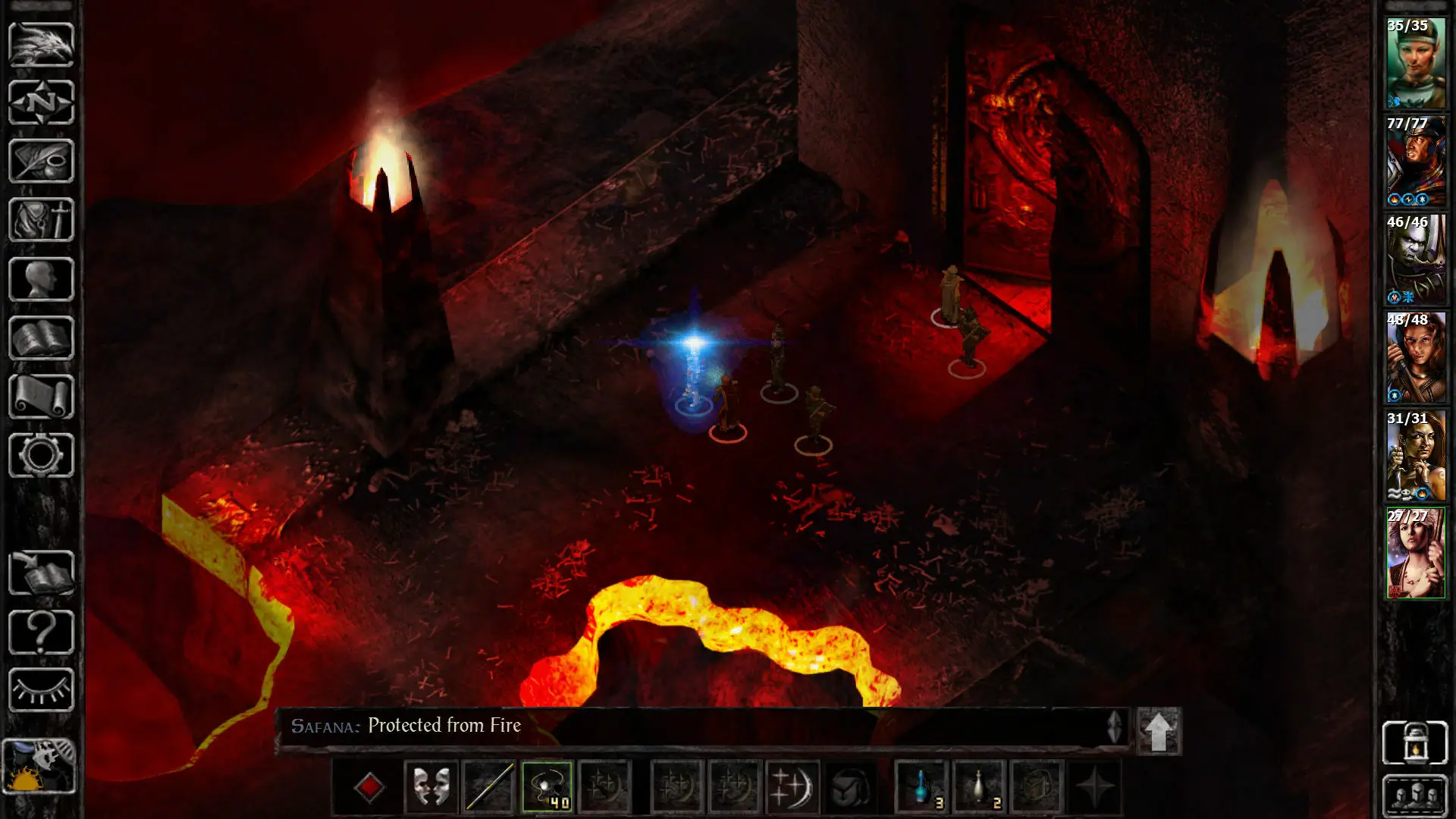This screenshot has height=819, width=1456.
Task: Click the skull and sun rest button
Action: point(39,766)
